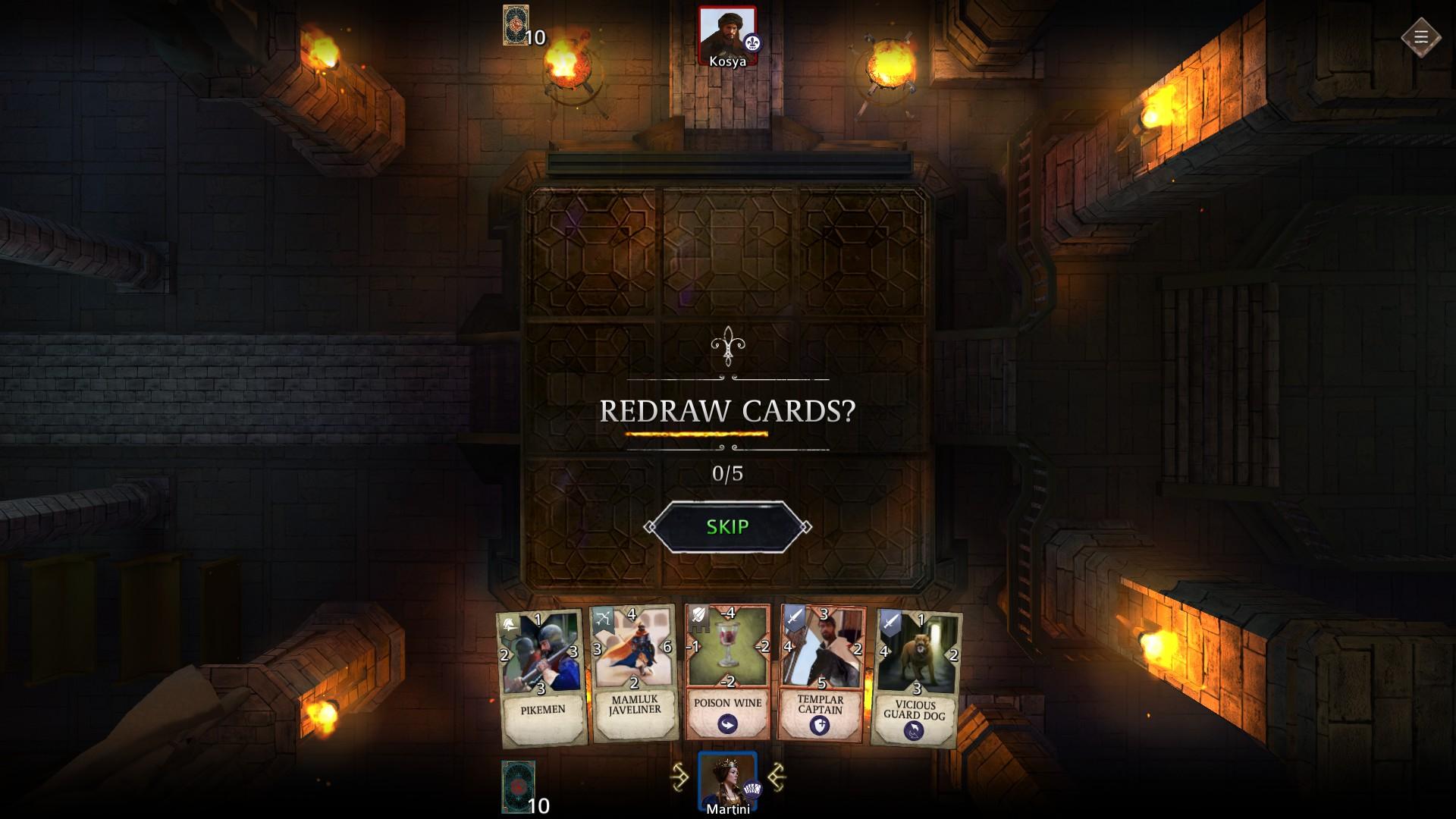Select Kosya's opponent portrait
This screenshot has height=819, width=1456.
click(726, 32)
